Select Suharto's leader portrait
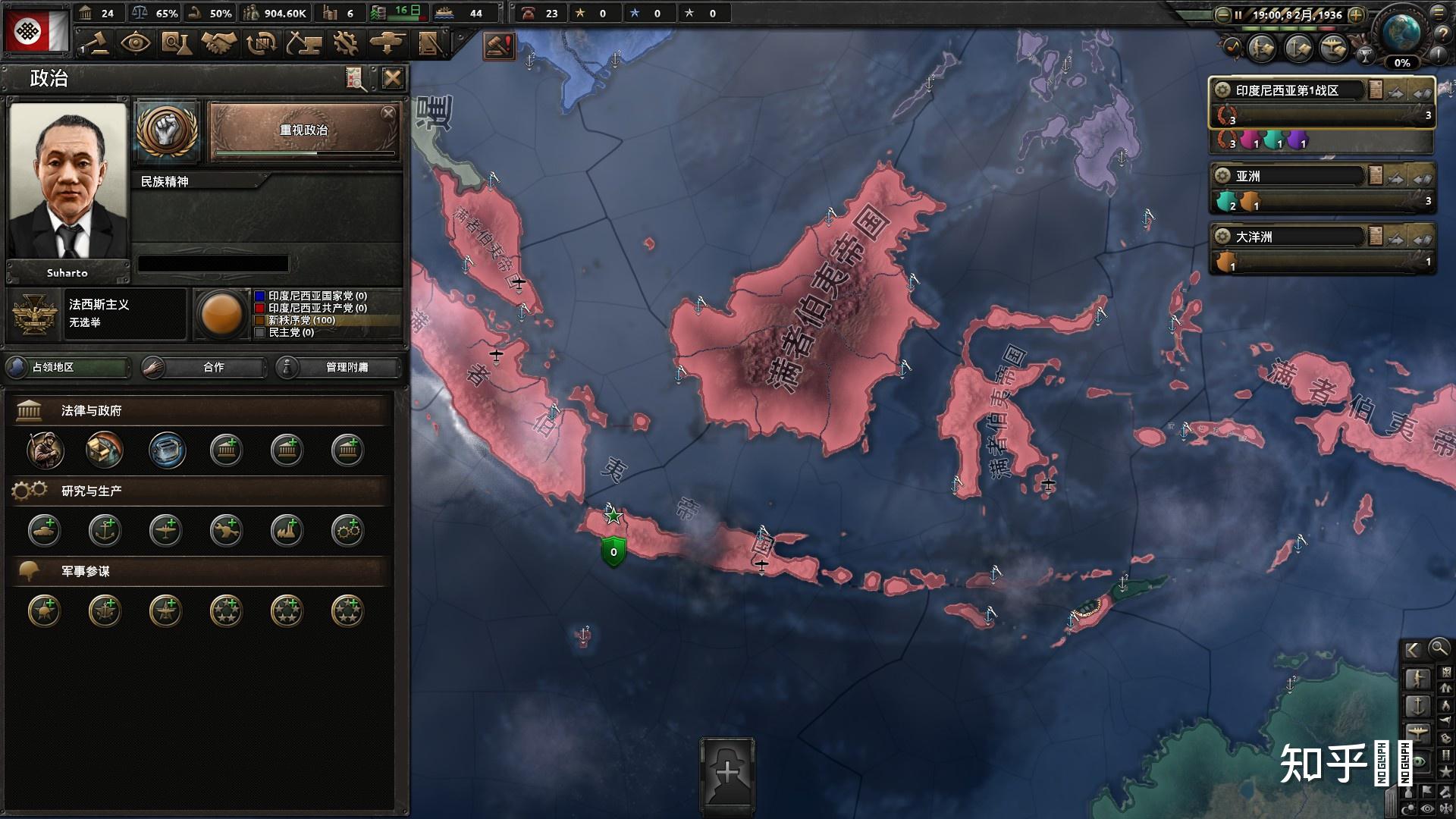 click(67, 181)
